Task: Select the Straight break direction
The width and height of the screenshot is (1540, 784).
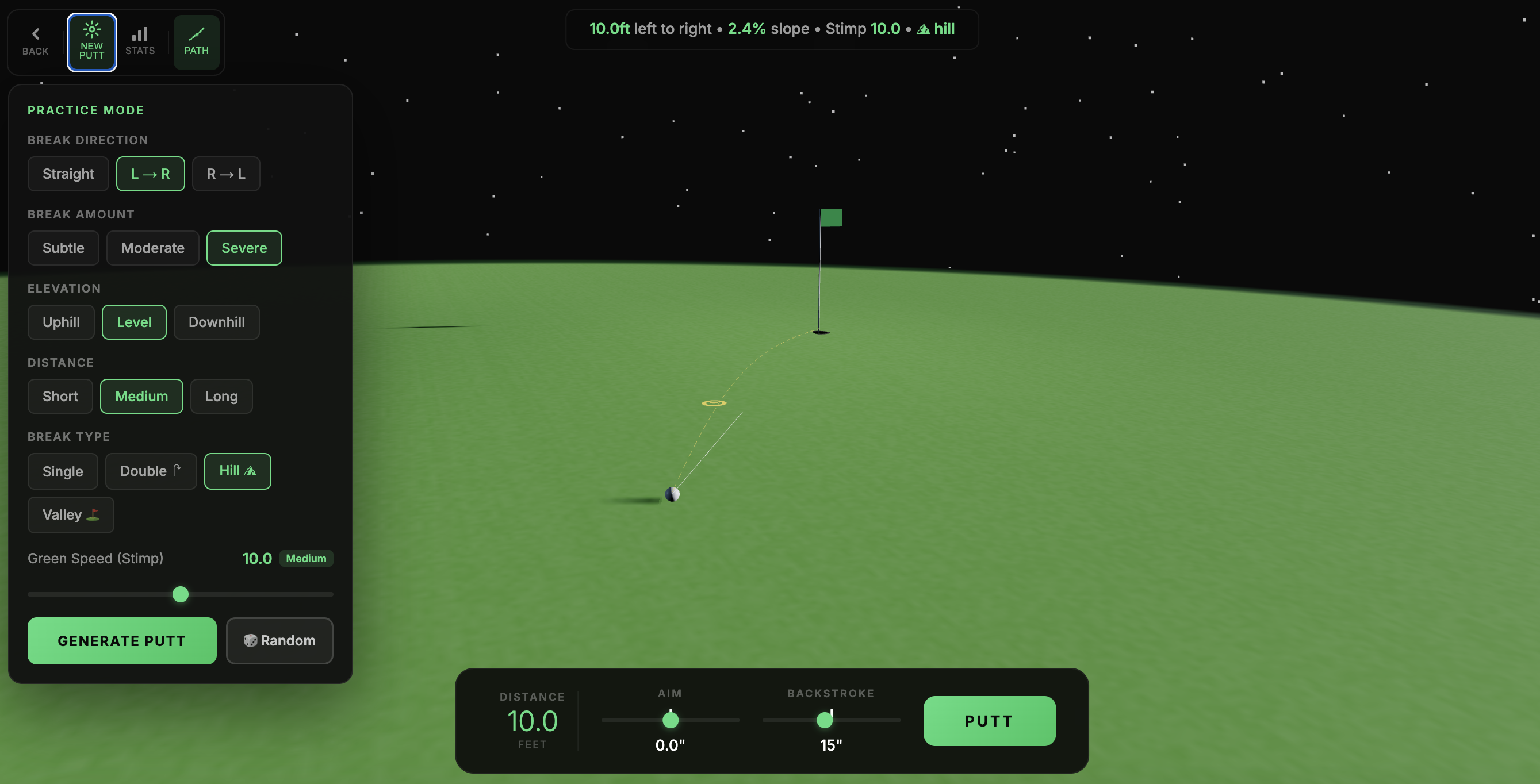Action: [x=67, y=174]
